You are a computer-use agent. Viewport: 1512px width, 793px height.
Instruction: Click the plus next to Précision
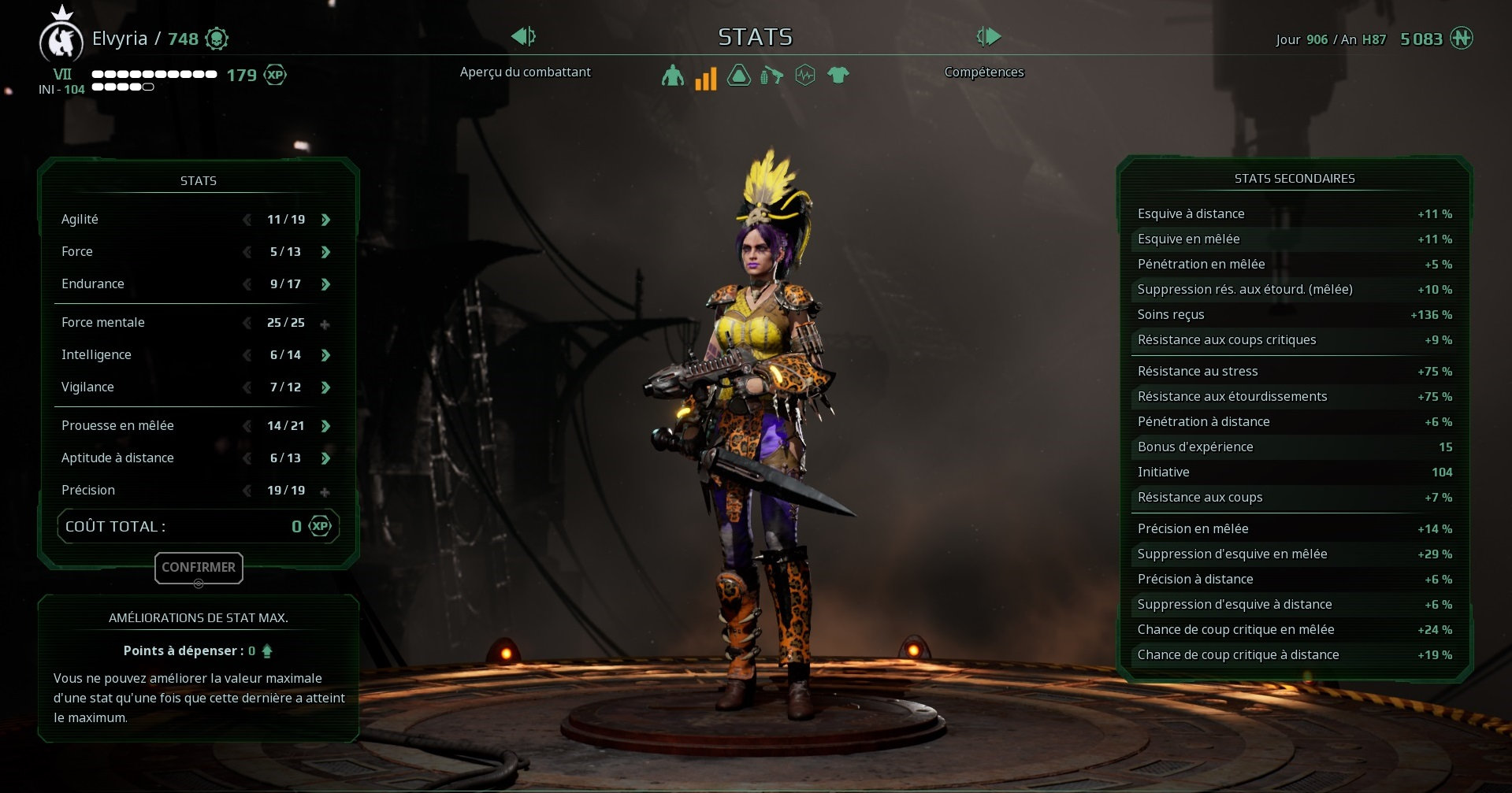[x=325, y=491]
